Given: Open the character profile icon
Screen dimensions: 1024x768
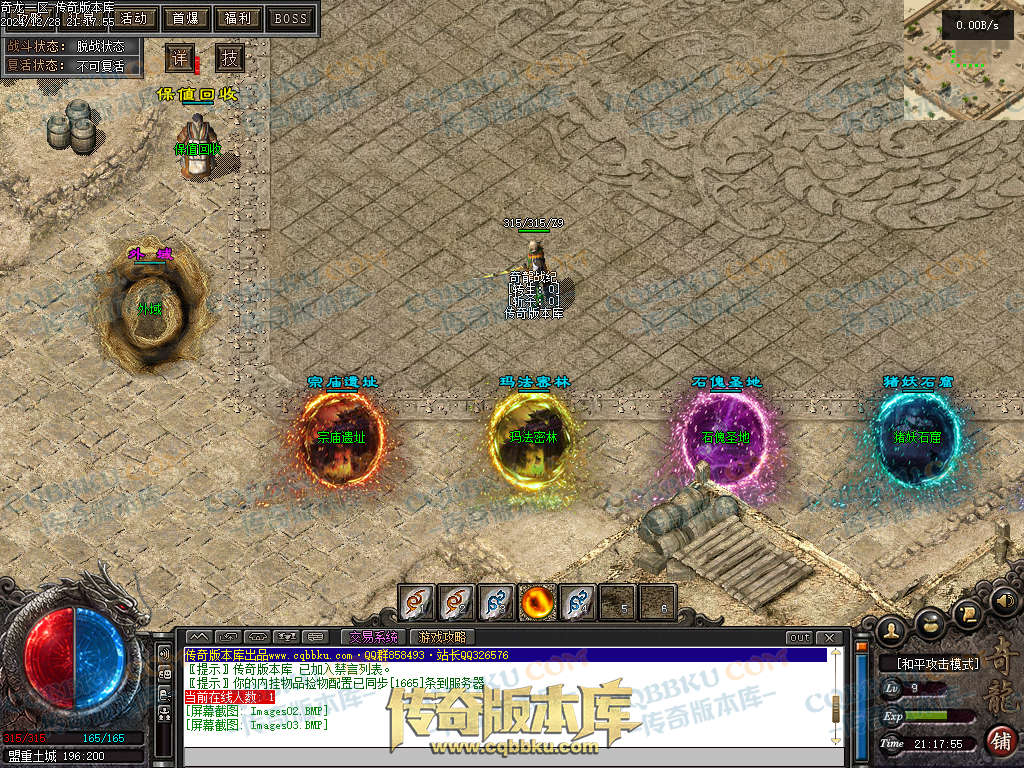Looking at the screenshot, I should [x=892, y=630].
